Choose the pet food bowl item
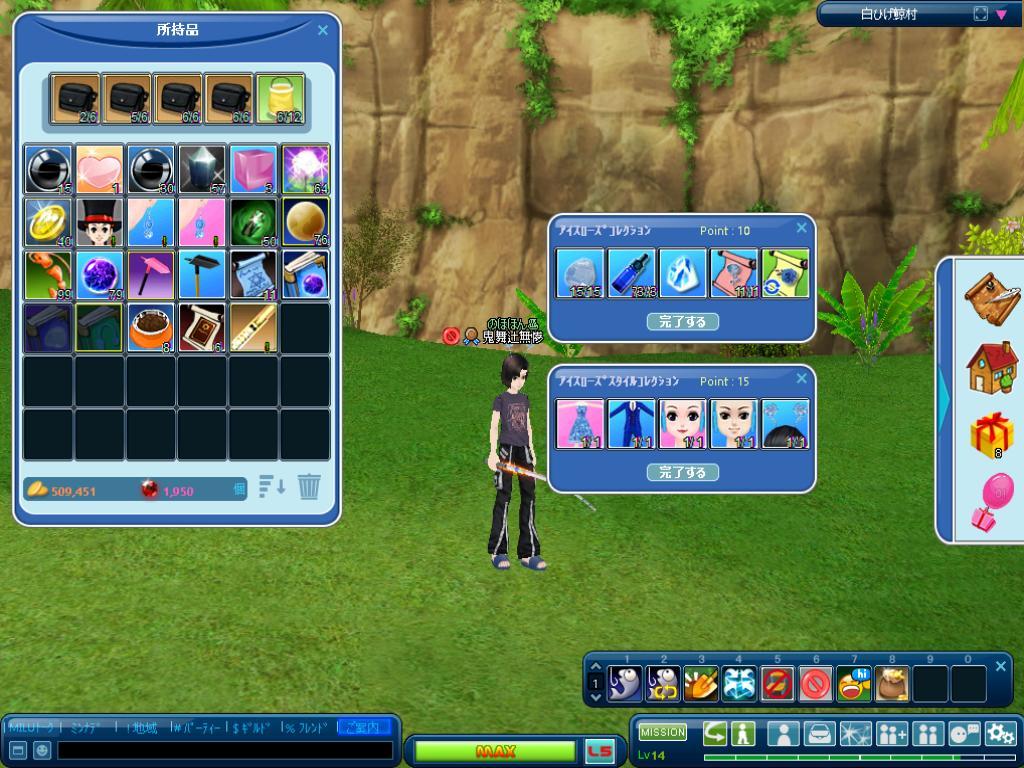The image size is (1024, 768). pos(151,329)
